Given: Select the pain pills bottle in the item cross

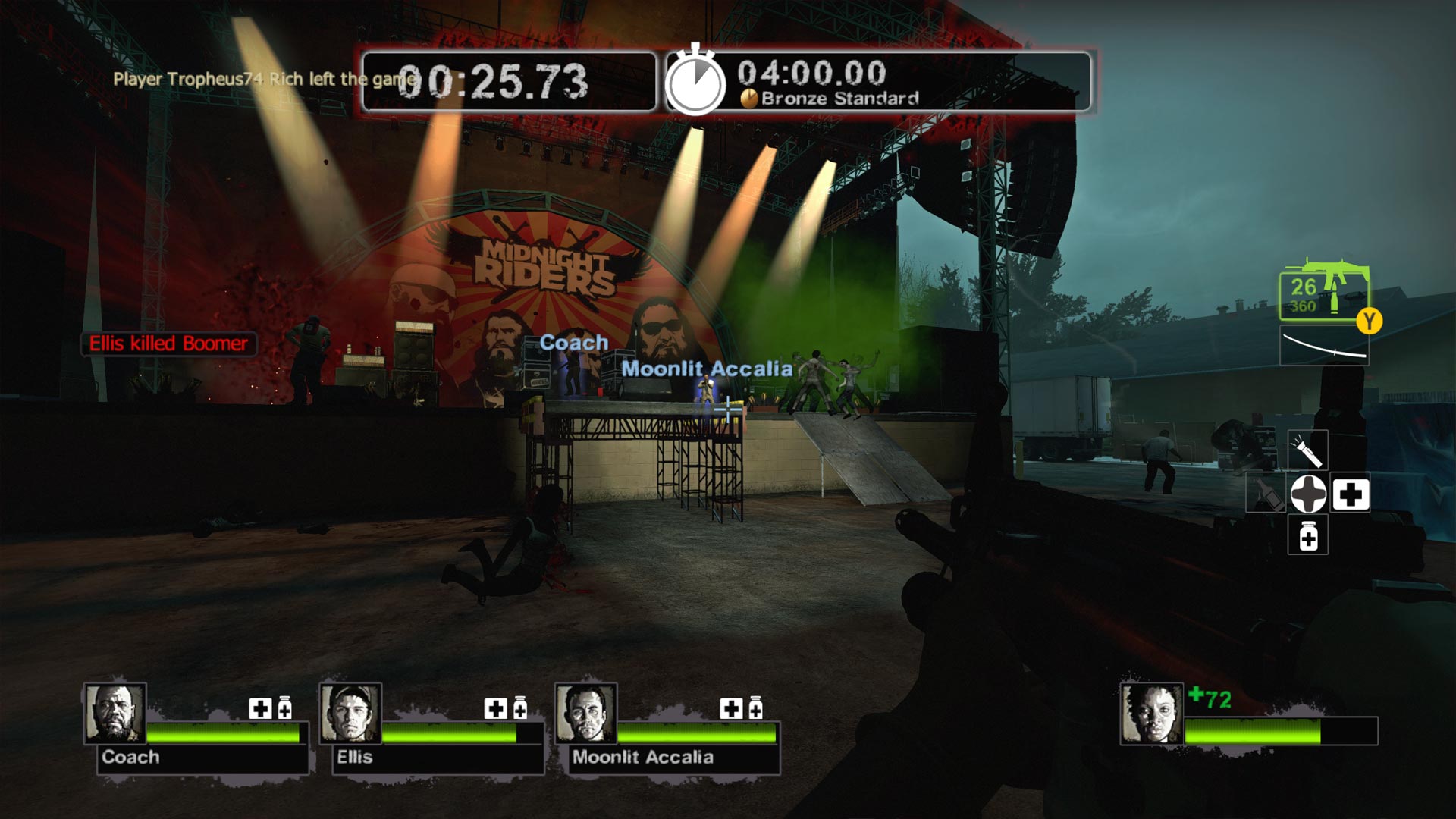Looking at the screenshot, I should click(1308, 537).
